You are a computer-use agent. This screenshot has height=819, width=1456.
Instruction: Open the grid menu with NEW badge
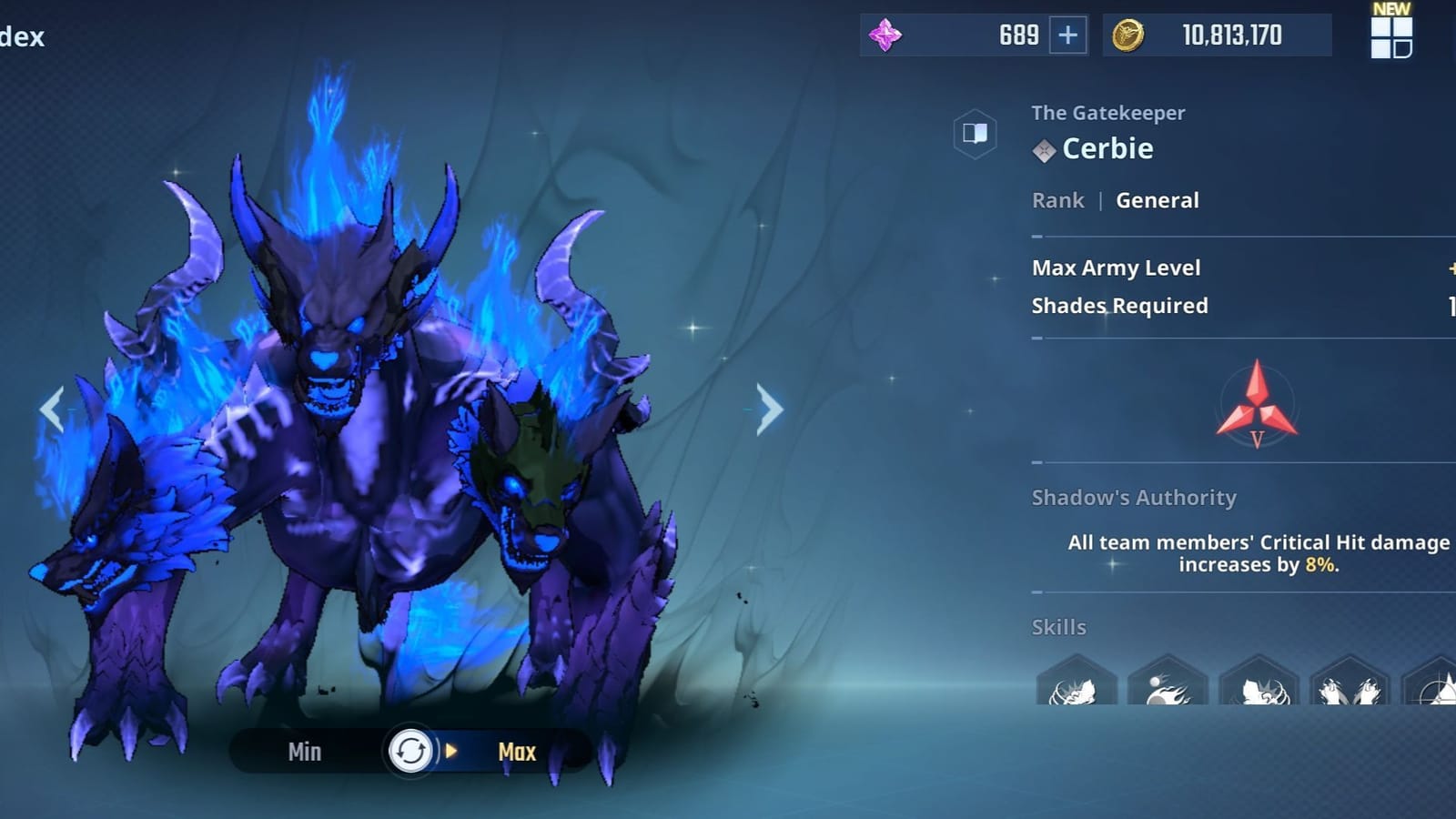tap(1389, 38)
